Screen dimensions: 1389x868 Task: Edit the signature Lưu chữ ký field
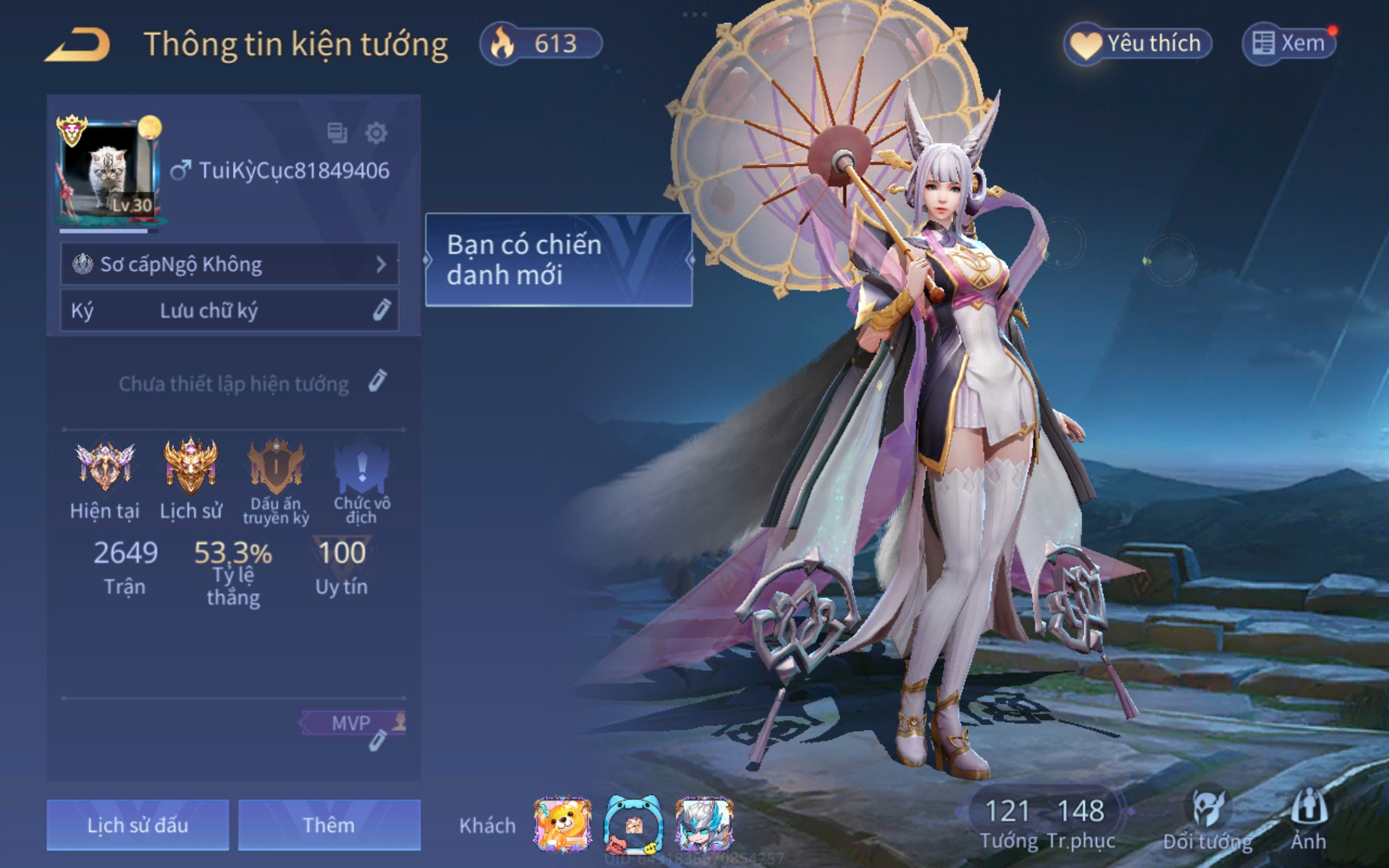click(229, 311)
